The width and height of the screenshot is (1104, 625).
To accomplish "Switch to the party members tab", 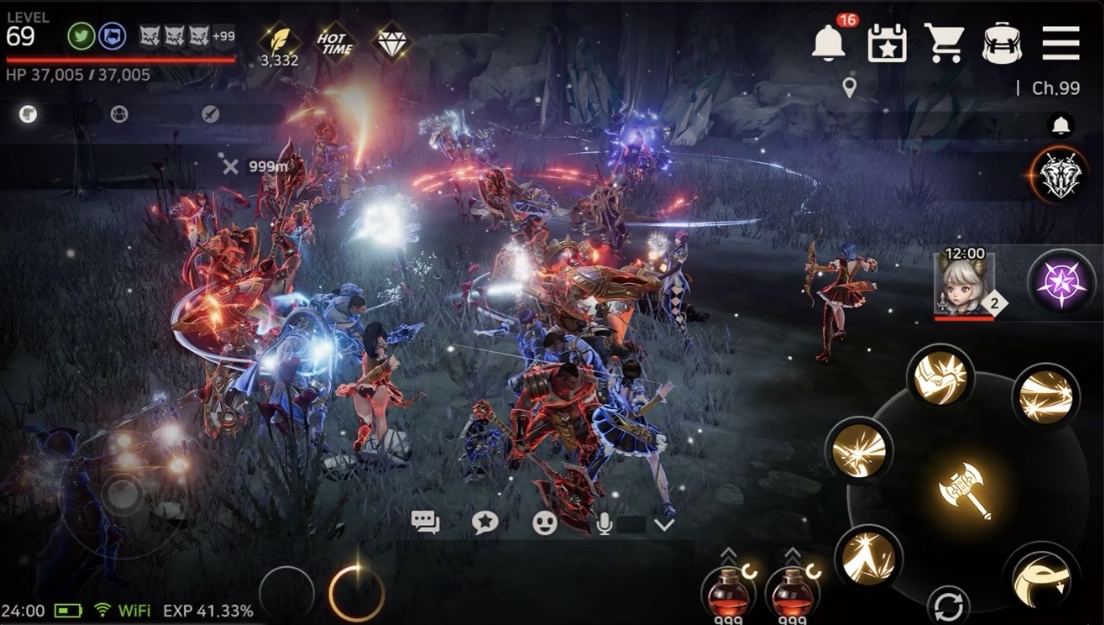I will [119, 114].
